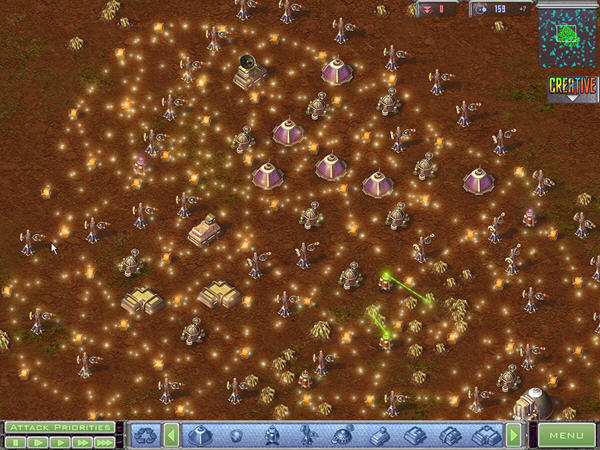Choose the radar dish structure to build

[x=343, y=435]
